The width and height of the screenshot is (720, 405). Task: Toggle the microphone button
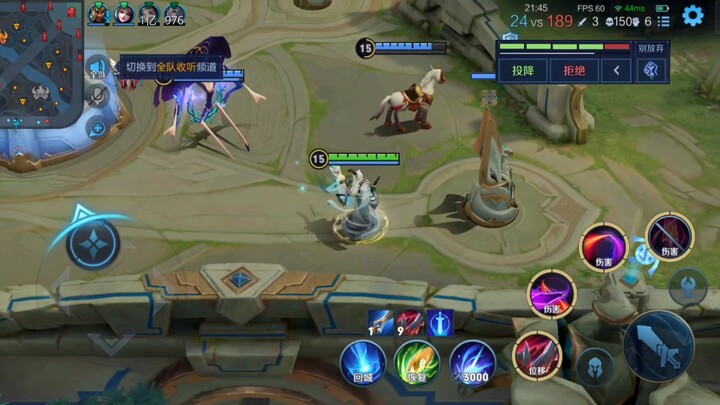coord(97,96)
